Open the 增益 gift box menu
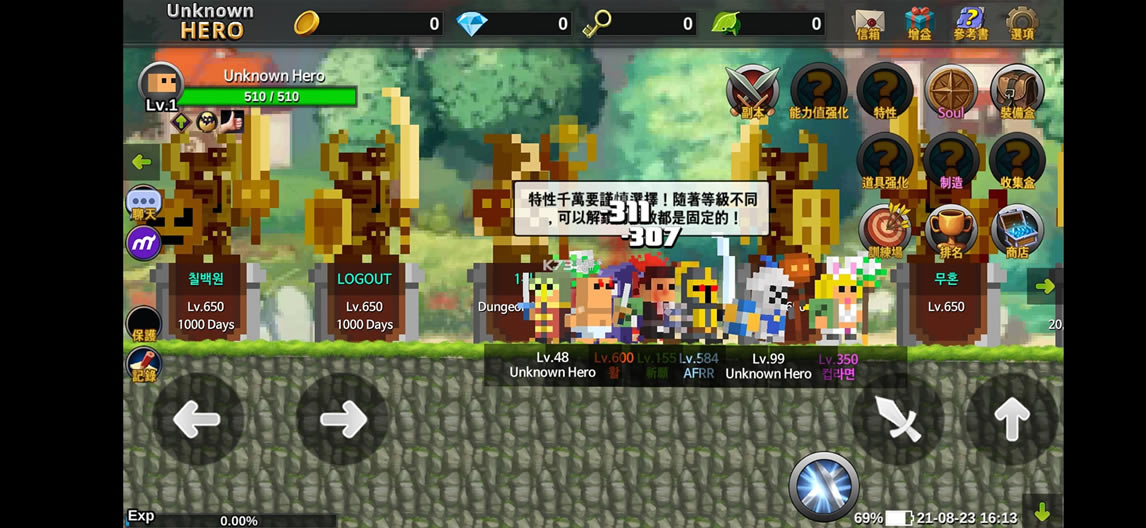This screenshot has width=1146, height=528. coord(919,22)
